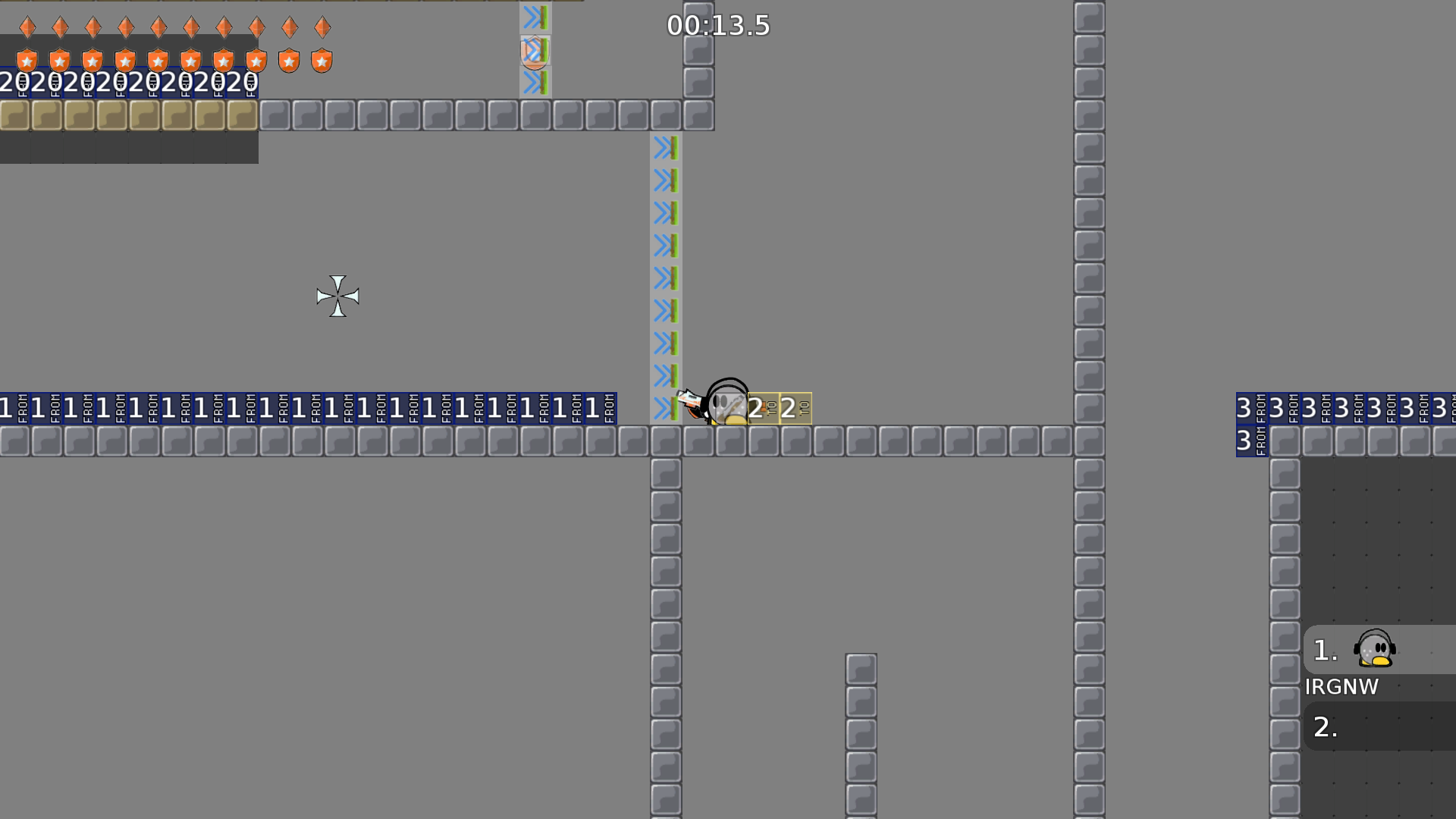The width and height of the screenshot is (1456, 819).
Task: Toggle the first yellow '2' switch tile beside the player
Action: (x=763, y=408)
